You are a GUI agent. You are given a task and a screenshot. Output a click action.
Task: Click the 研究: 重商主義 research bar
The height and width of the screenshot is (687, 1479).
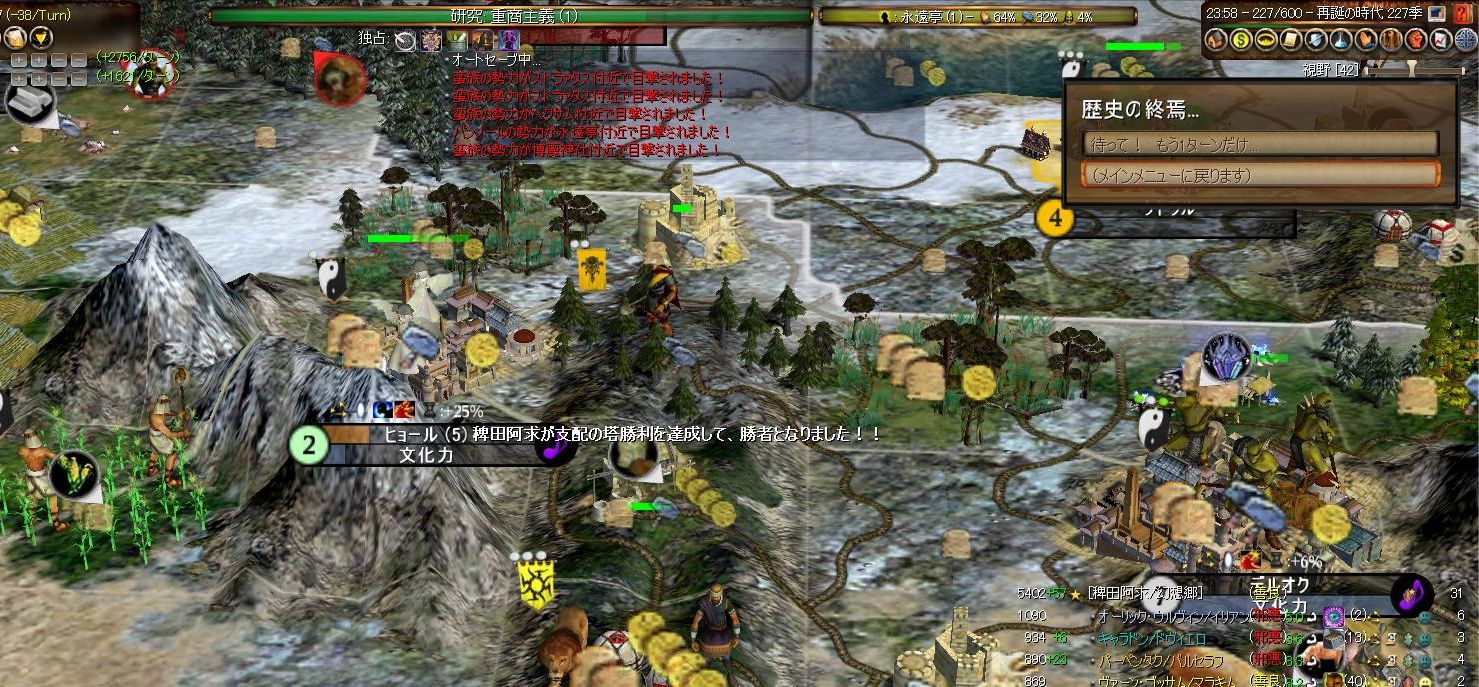coord(510,16)
